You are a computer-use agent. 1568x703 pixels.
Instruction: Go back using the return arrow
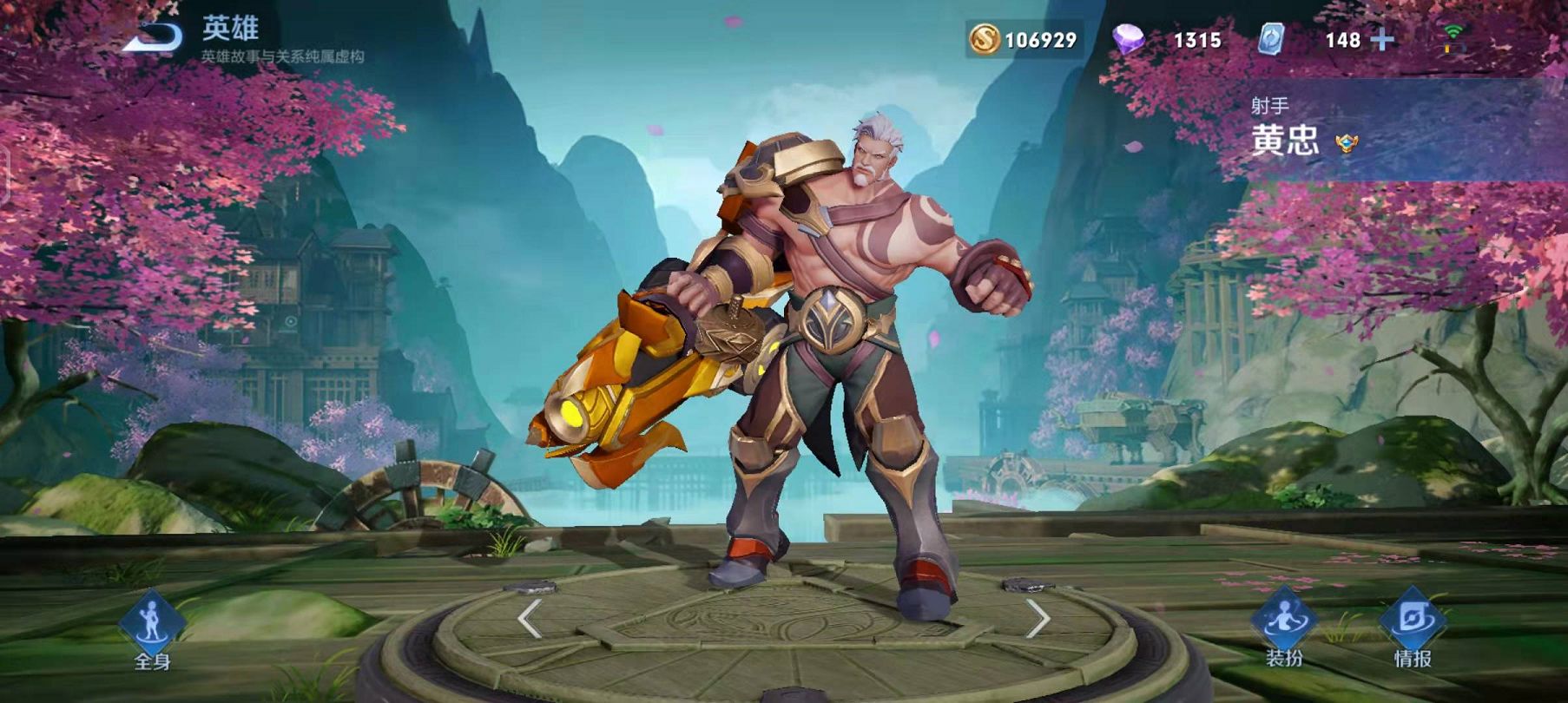pos(155,37)
